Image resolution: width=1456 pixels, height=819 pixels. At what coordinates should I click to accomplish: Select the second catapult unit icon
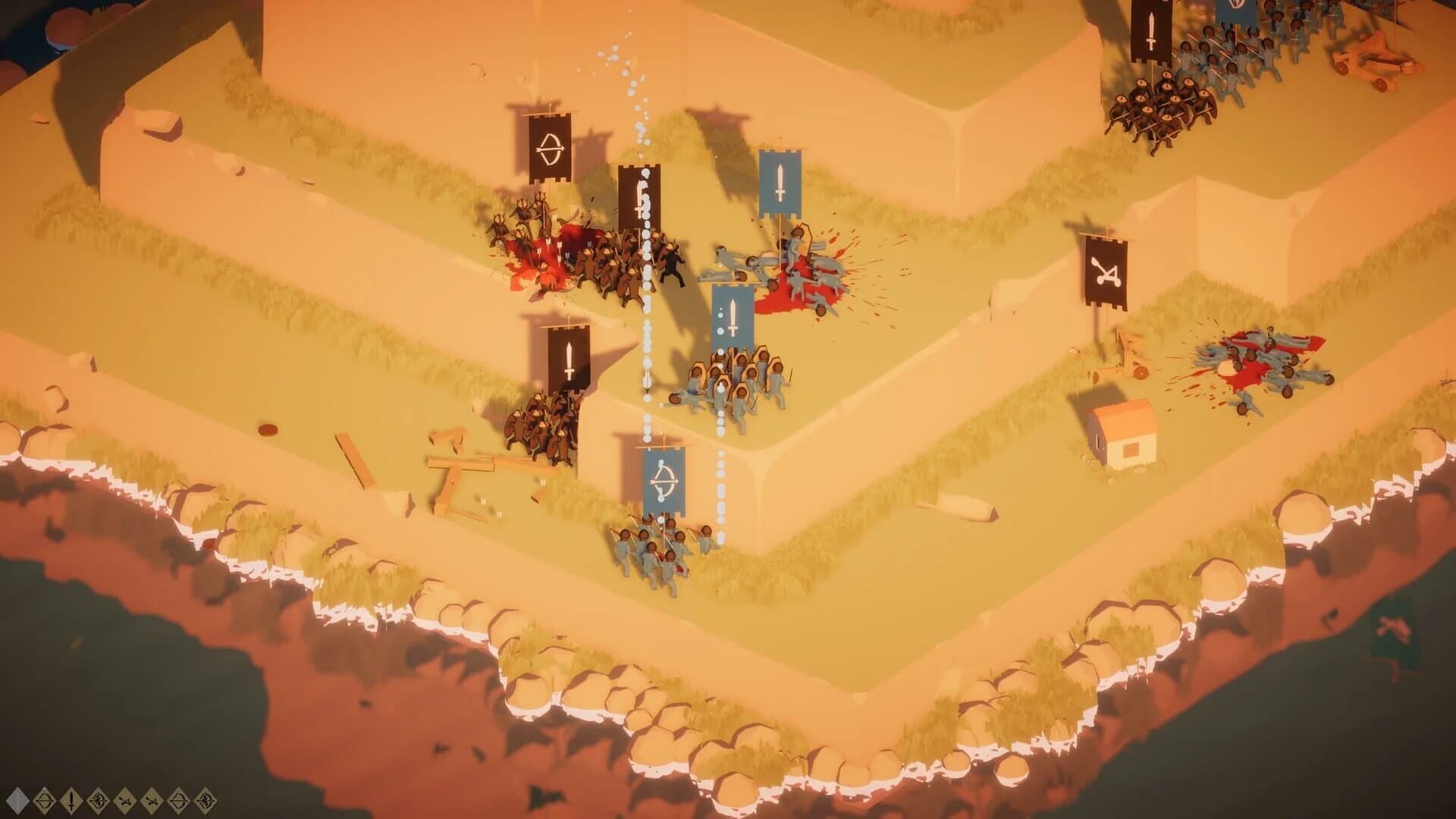tap(150, 800)
